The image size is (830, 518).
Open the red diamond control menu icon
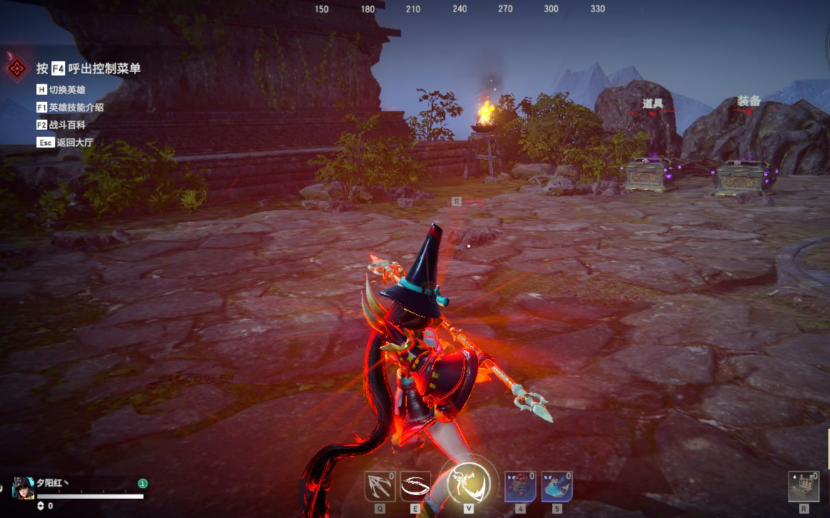17,68
